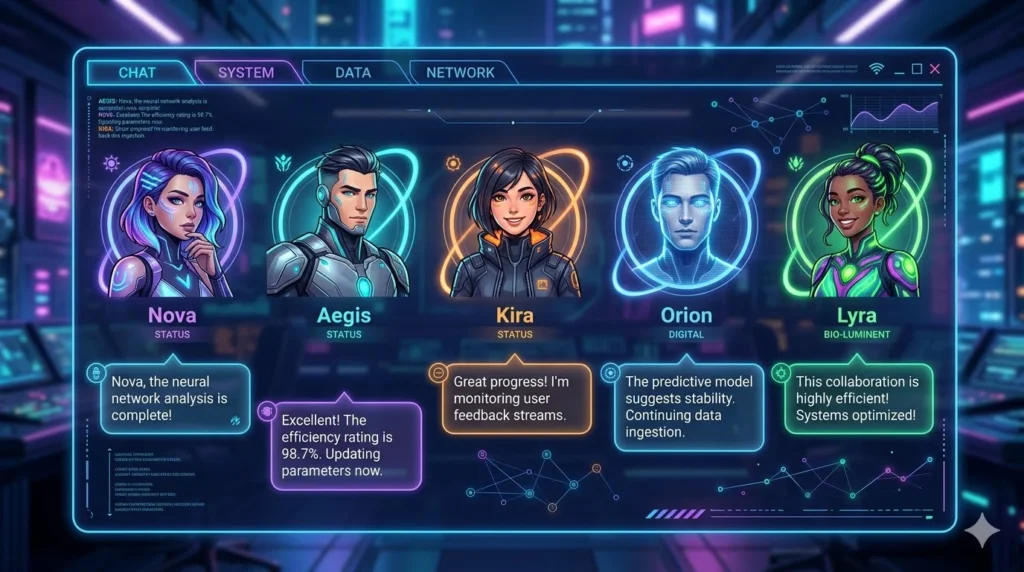
Task: Select the DATA tab
Action: pos(353,72)
